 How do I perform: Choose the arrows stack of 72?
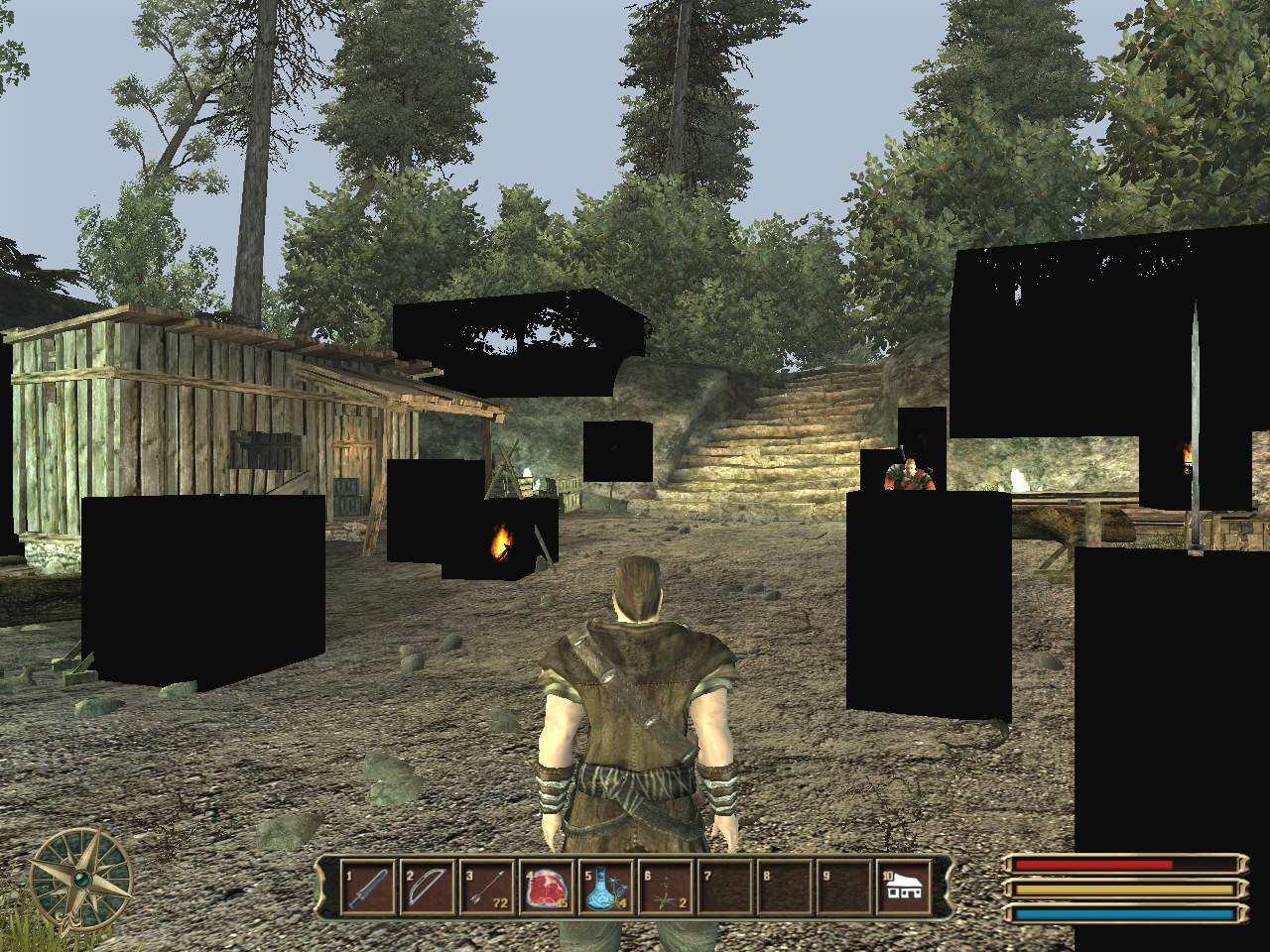coord(487,888)
